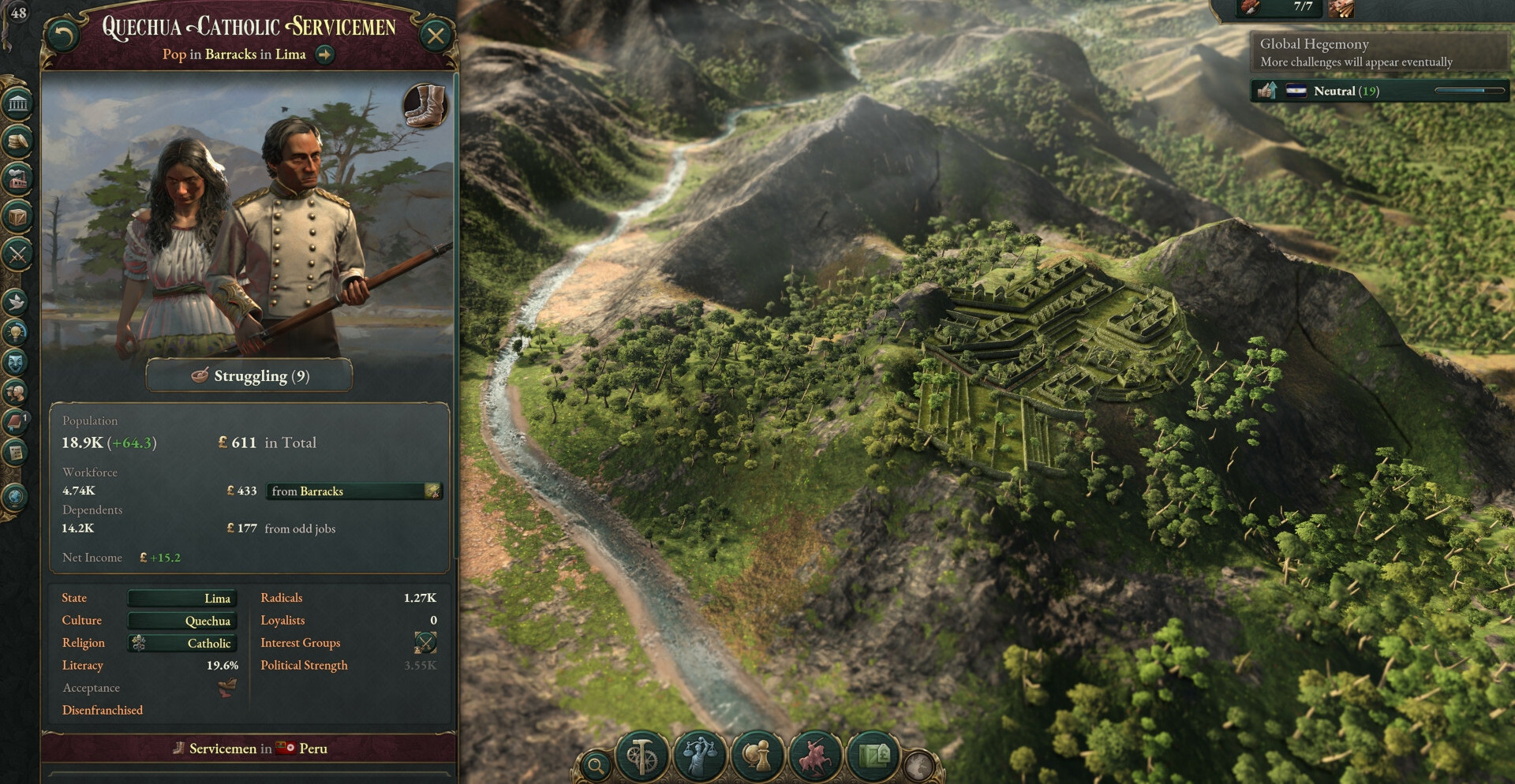Click the Barracks income source bar
Image resolution: width=1515 pixels, height=784 pixels.
(x=354, y=491)
